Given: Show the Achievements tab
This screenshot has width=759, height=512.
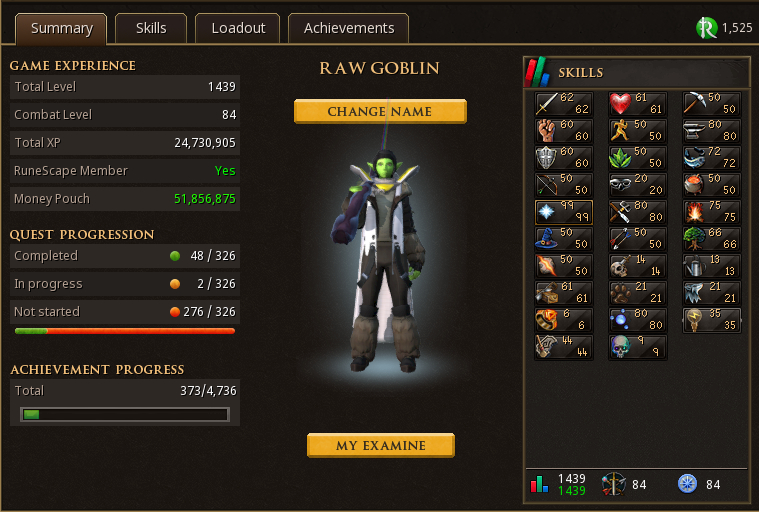Looking at the screenshot, I should tap(349, 28).
